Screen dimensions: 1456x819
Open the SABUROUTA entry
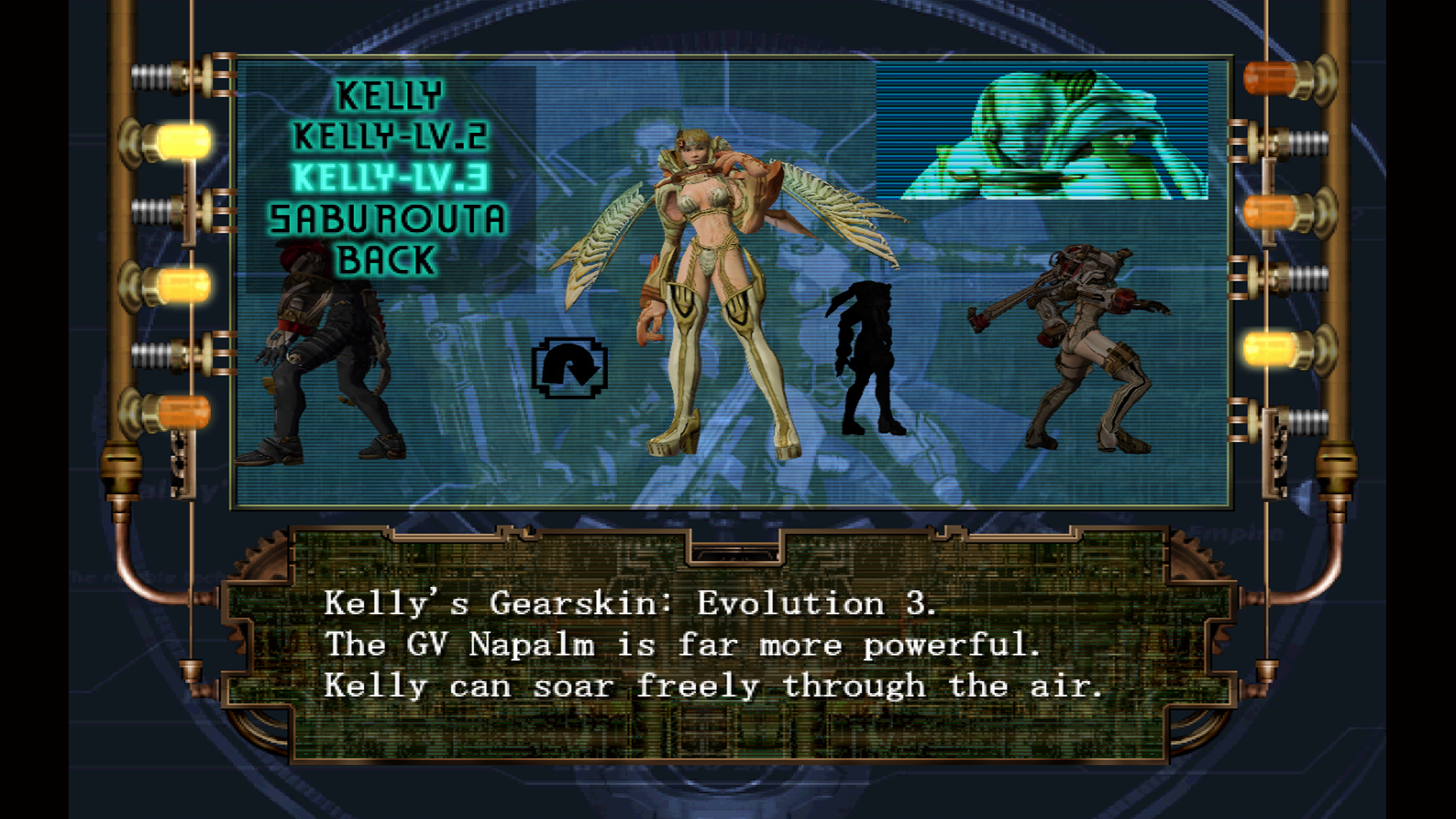(388, 219)
